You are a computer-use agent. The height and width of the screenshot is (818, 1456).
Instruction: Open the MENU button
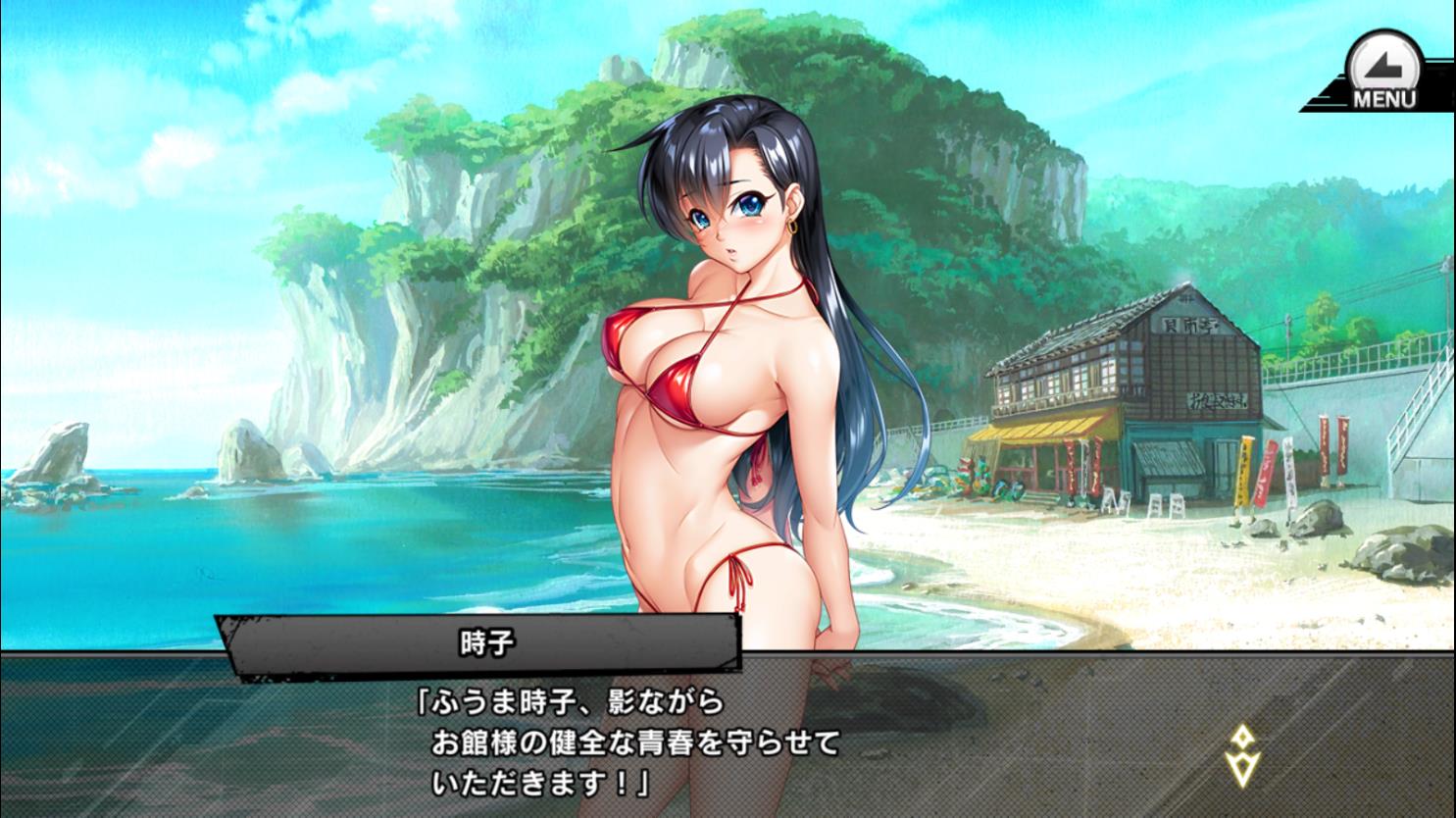1383,71
